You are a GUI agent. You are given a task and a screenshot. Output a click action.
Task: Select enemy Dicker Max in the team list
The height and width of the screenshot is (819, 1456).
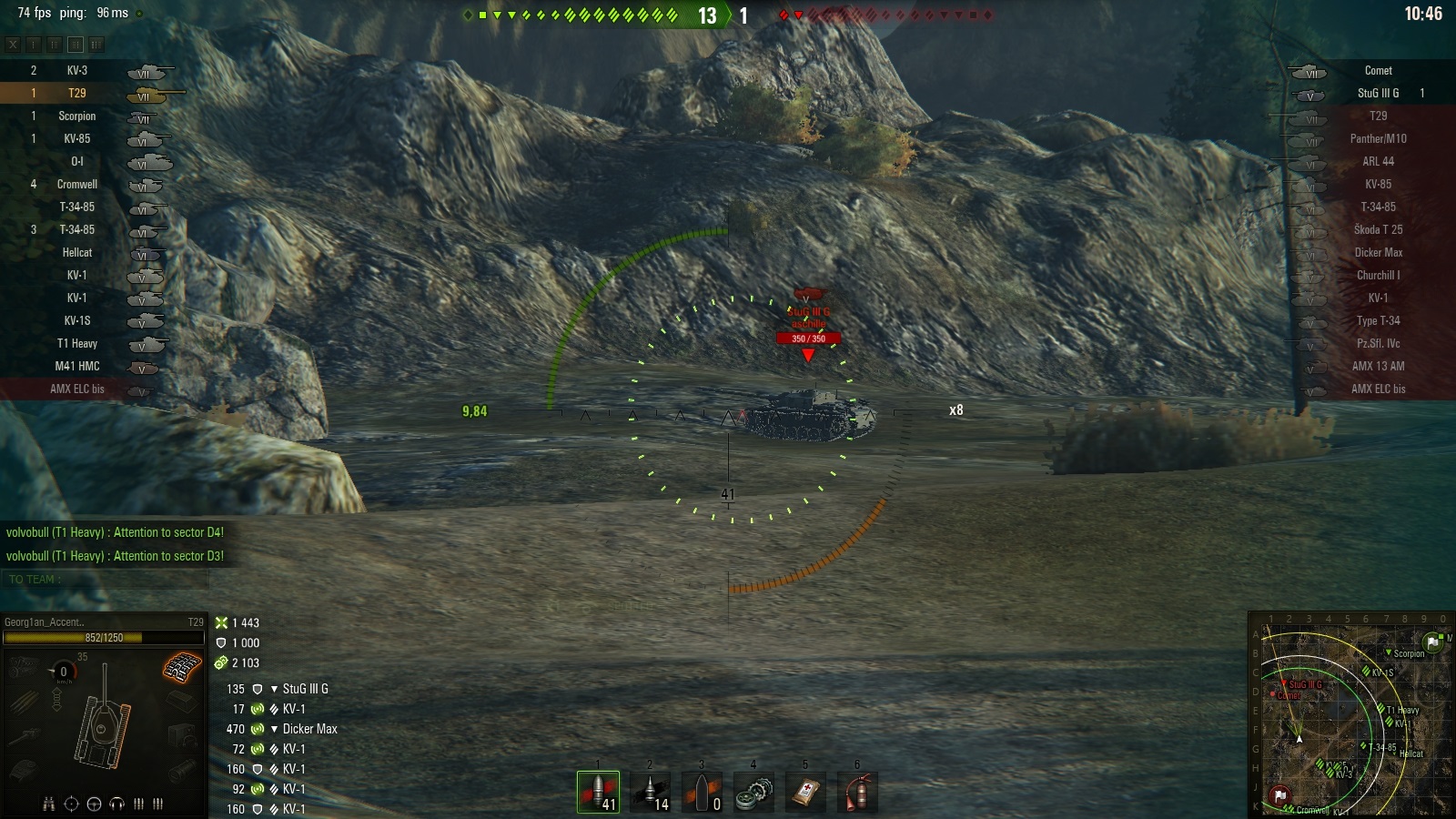[x=1378, y=252]
